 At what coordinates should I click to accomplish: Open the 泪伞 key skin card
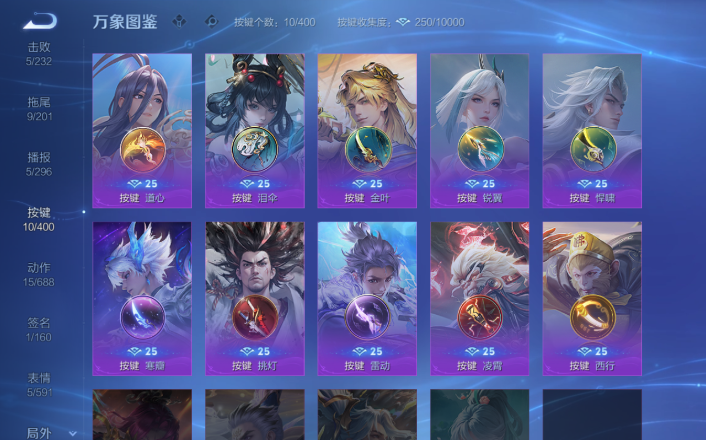(x=254, y=130)
